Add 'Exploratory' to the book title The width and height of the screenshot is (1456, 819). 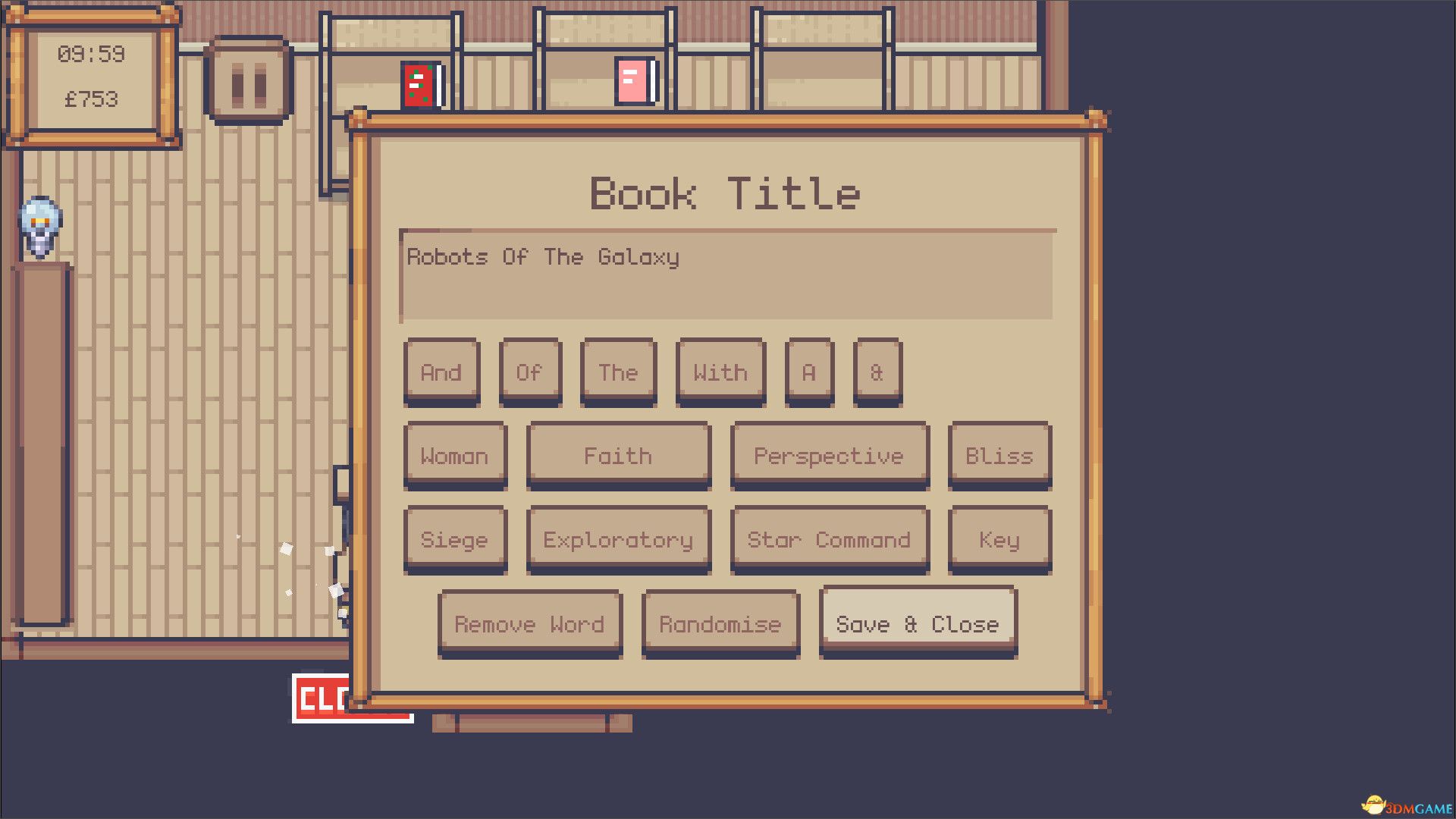(x=618, y=539)
